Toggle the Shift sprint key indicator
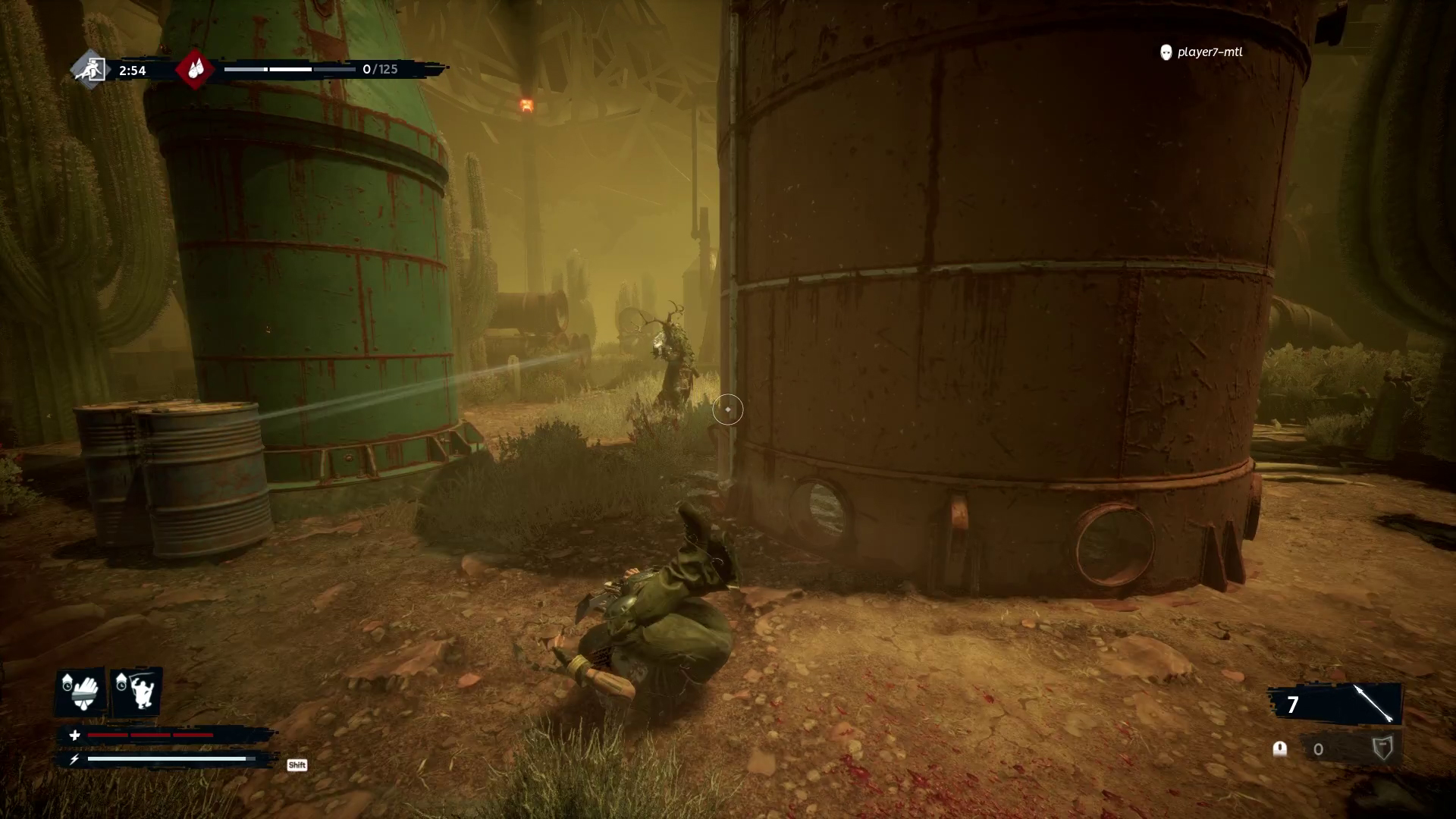The width and height of the screenshot is (1456, 819). pos(297,764)
